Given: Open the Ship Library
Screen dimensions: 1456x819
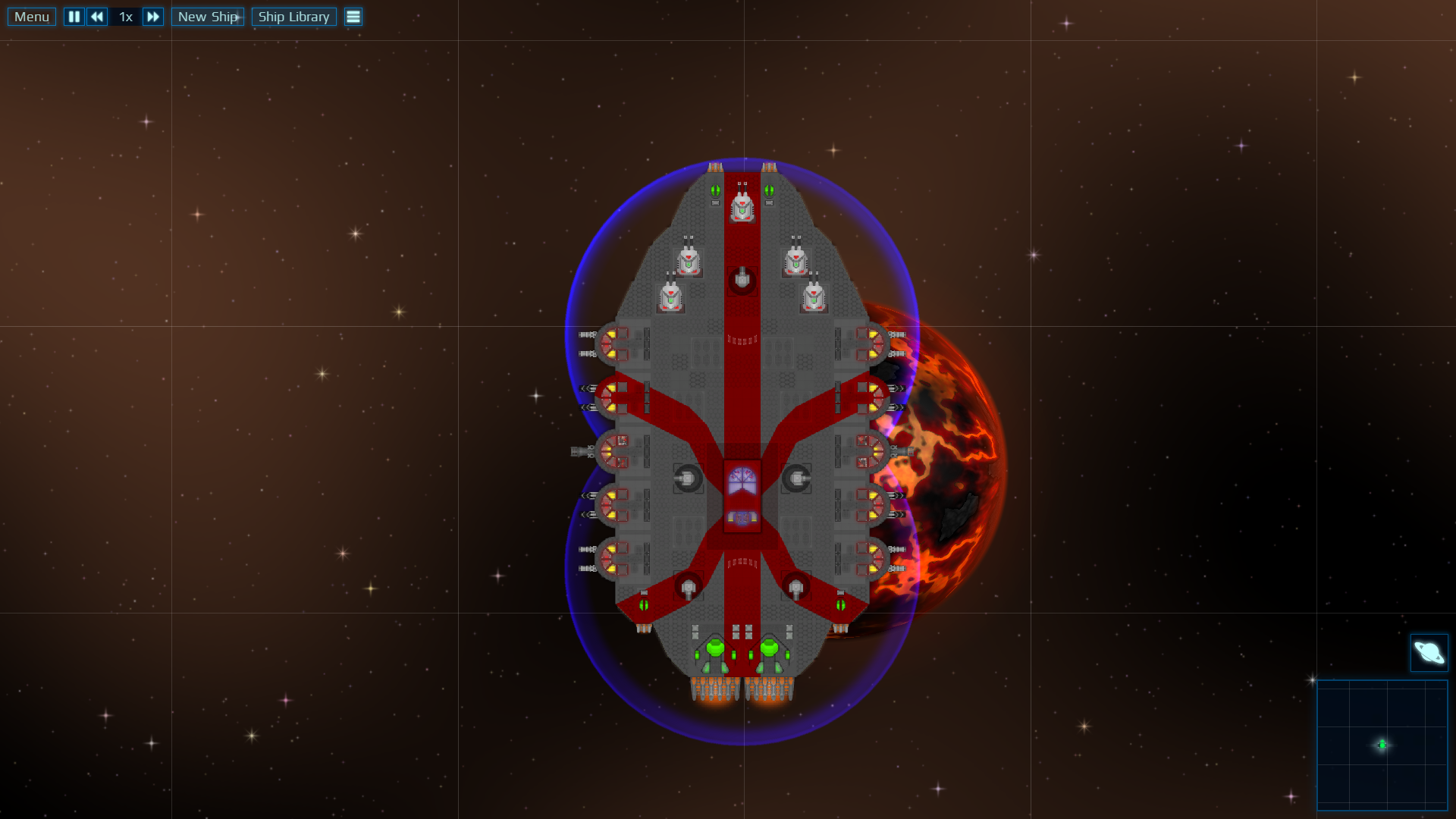Looking at the screenshot, I should pos(293,17).
